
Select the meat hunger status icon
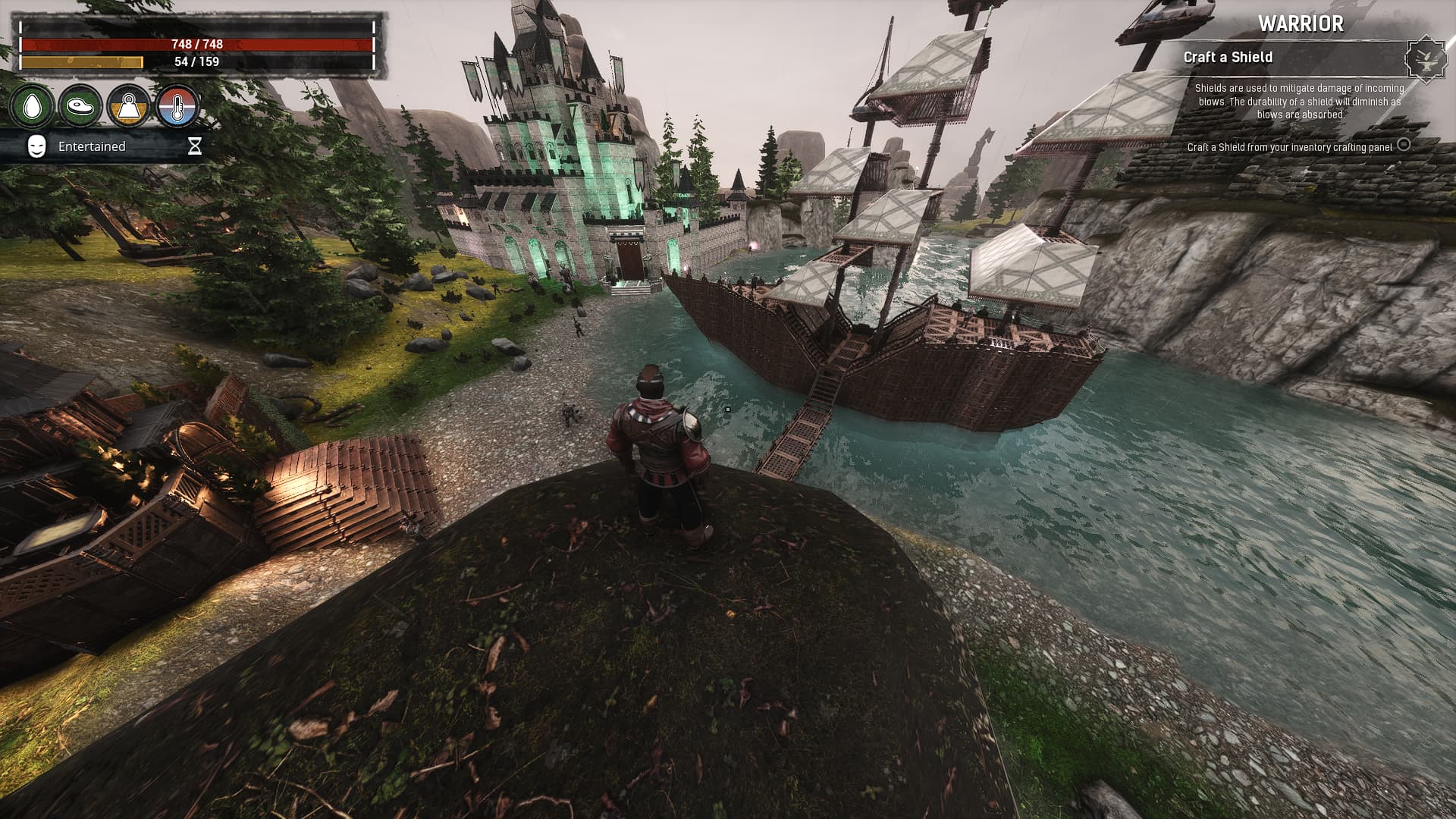coord(80,106)
